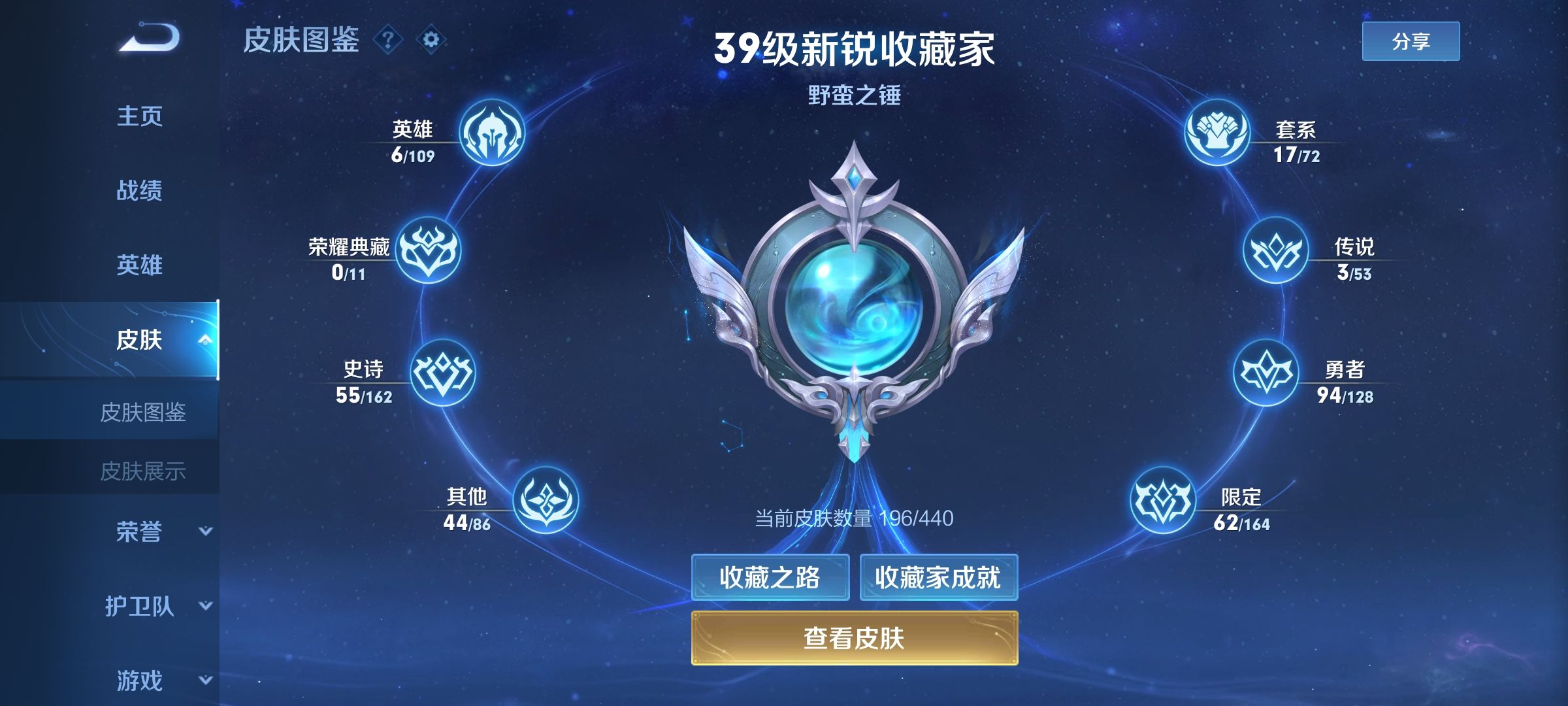Open 收藏之路 collection path

tap(770, 578)
